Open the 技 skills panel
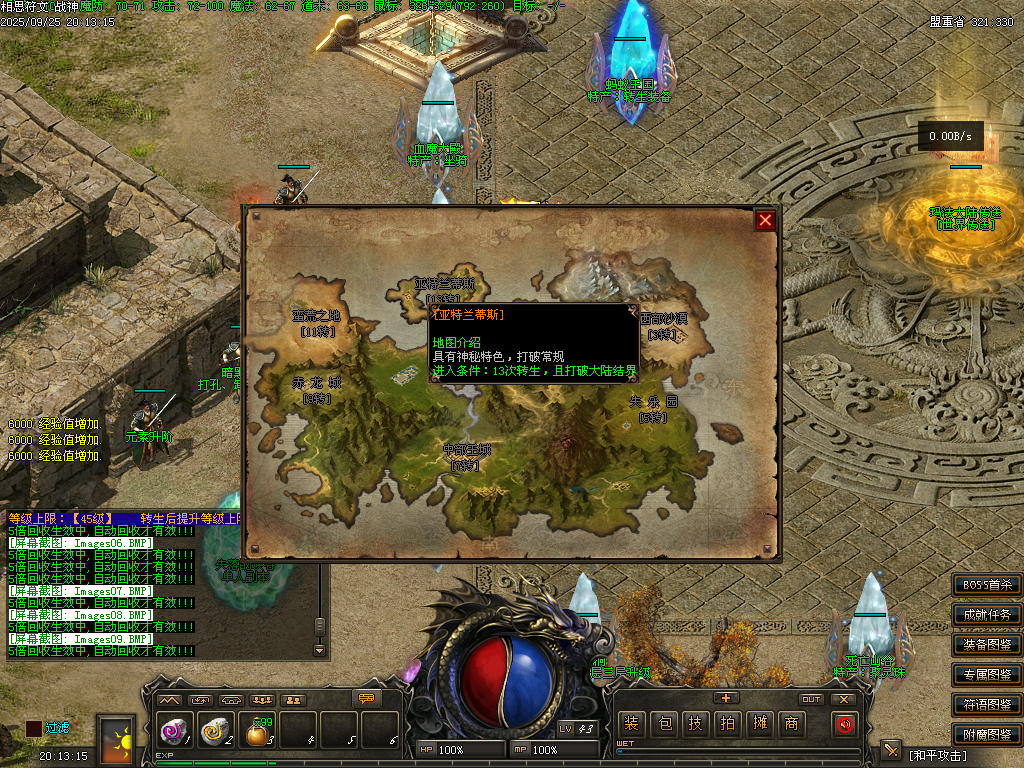The width and height of the screenshot is (1024, 768). [x=695, y=724]
